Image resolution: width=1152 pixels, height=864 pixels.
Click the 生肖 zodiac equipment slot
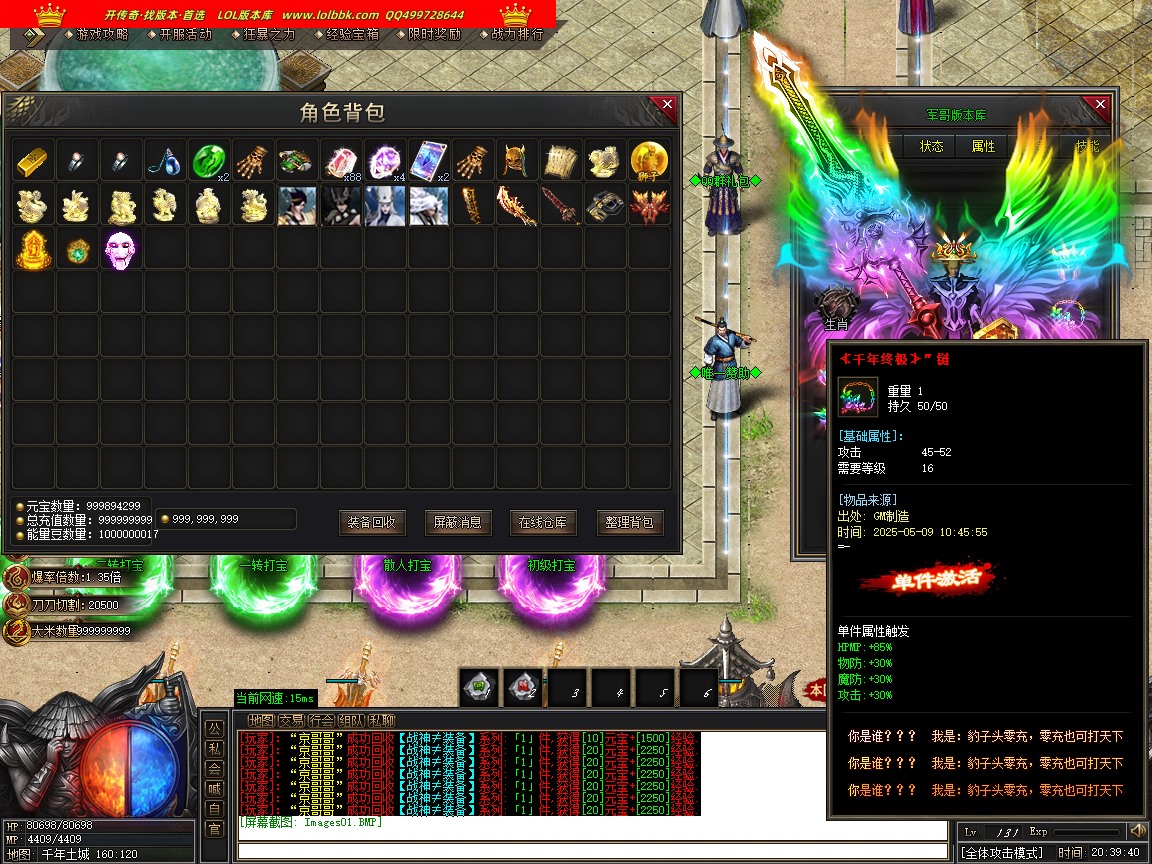836,305
